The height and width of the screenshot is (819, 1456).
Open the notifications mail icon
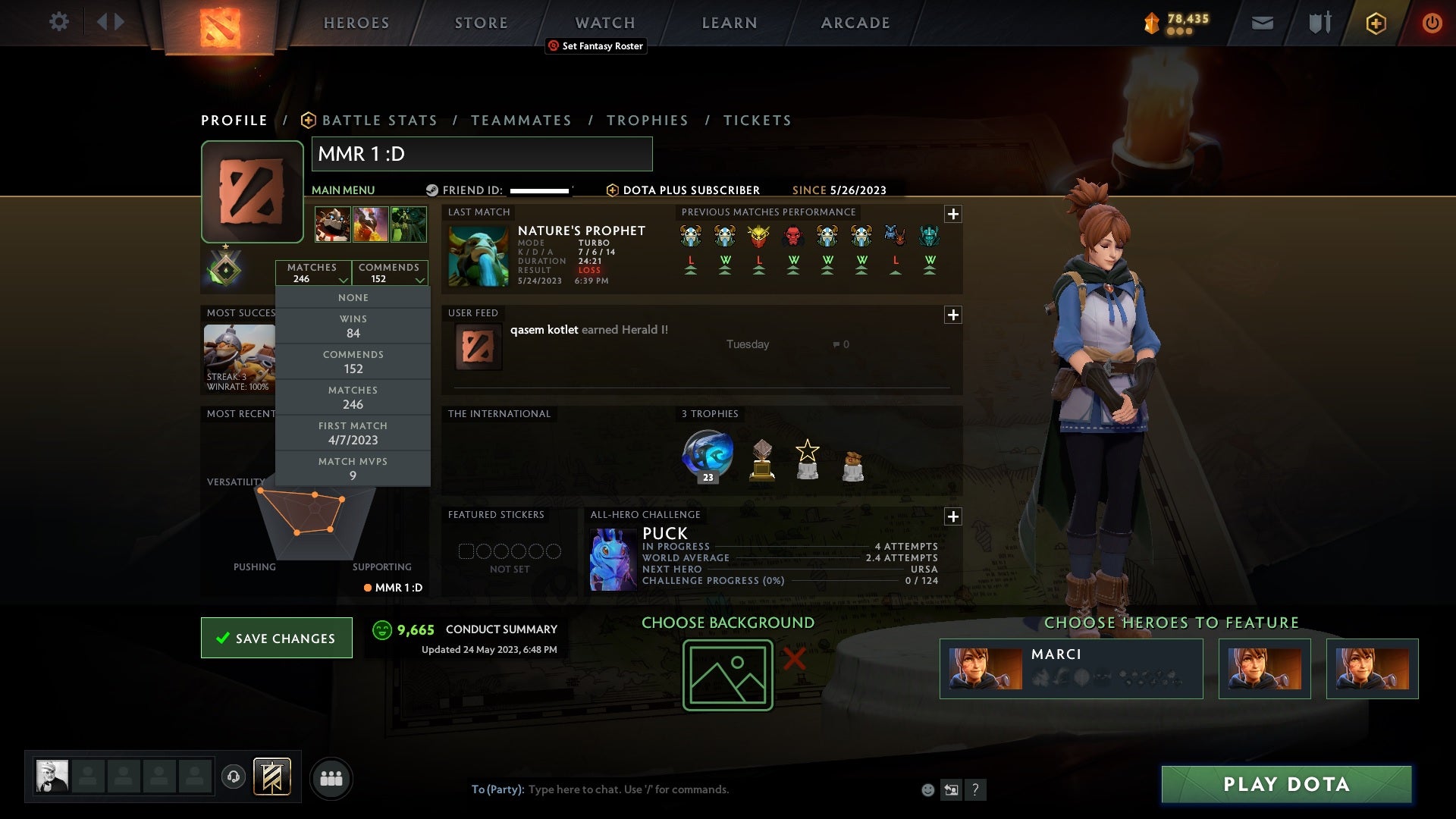tap(1262, 23)
